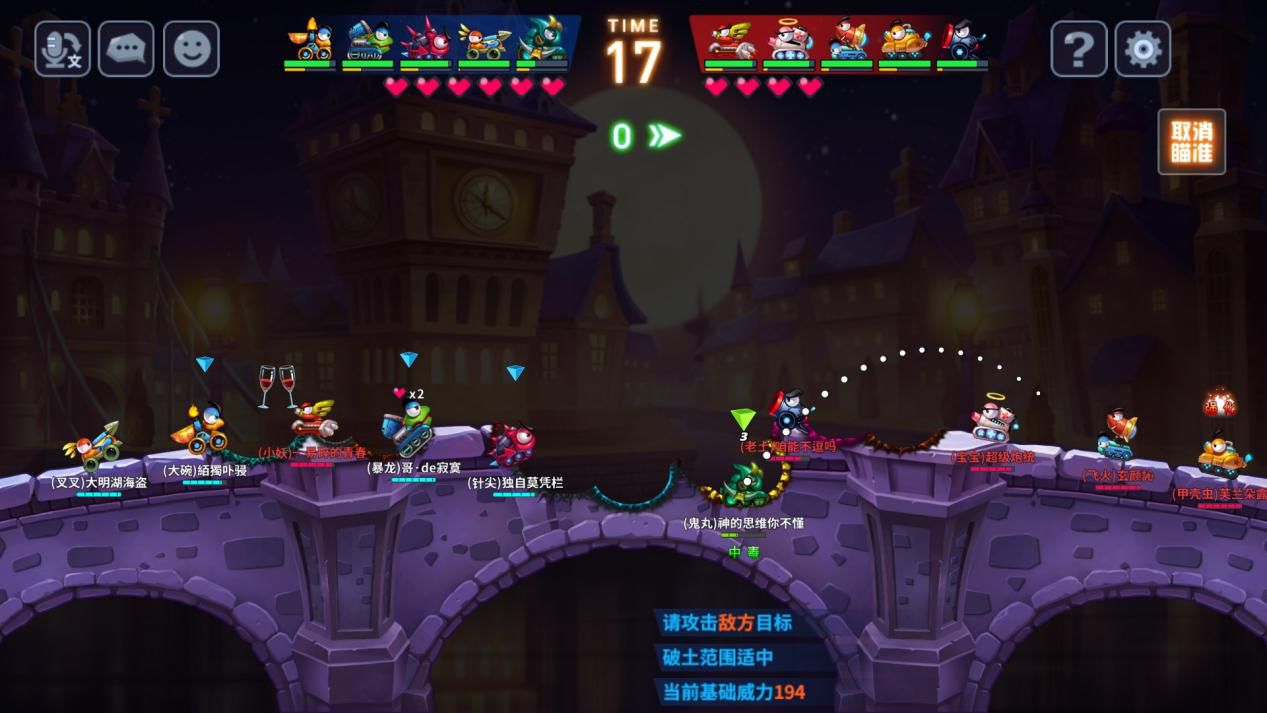Screen dimensions: 1267x713
Task: Open the smiley emoji picker
Action: 191,49
